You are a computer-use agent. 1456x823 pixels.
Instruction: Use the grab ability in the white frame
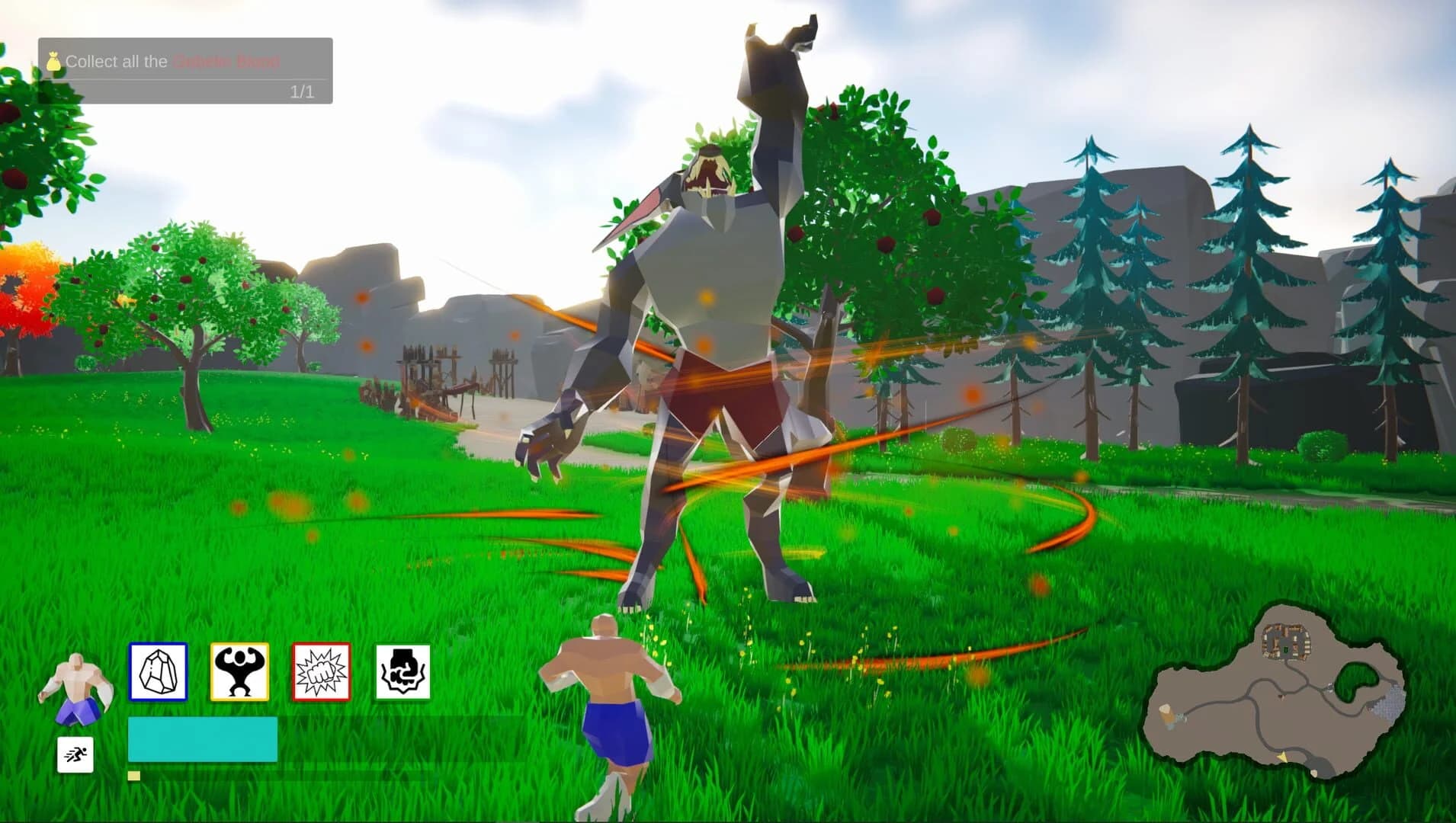[x=402, y=671]
